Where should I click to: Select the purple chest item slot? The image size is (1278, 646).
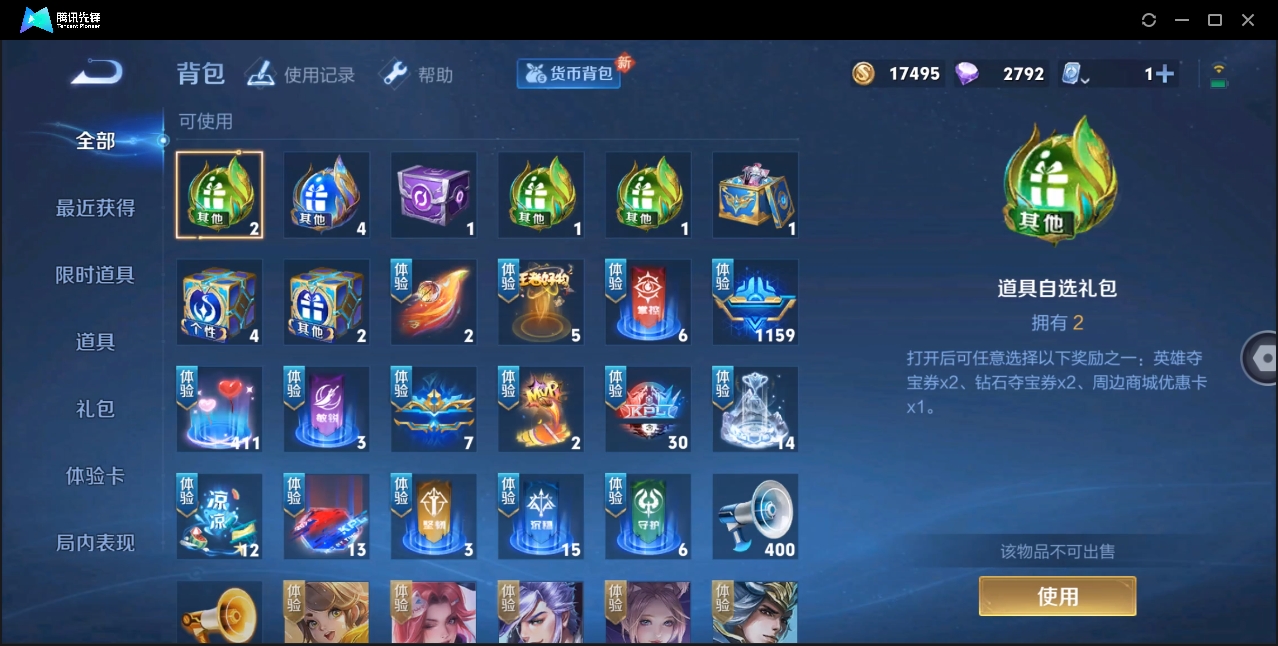(x=433, y=195)
